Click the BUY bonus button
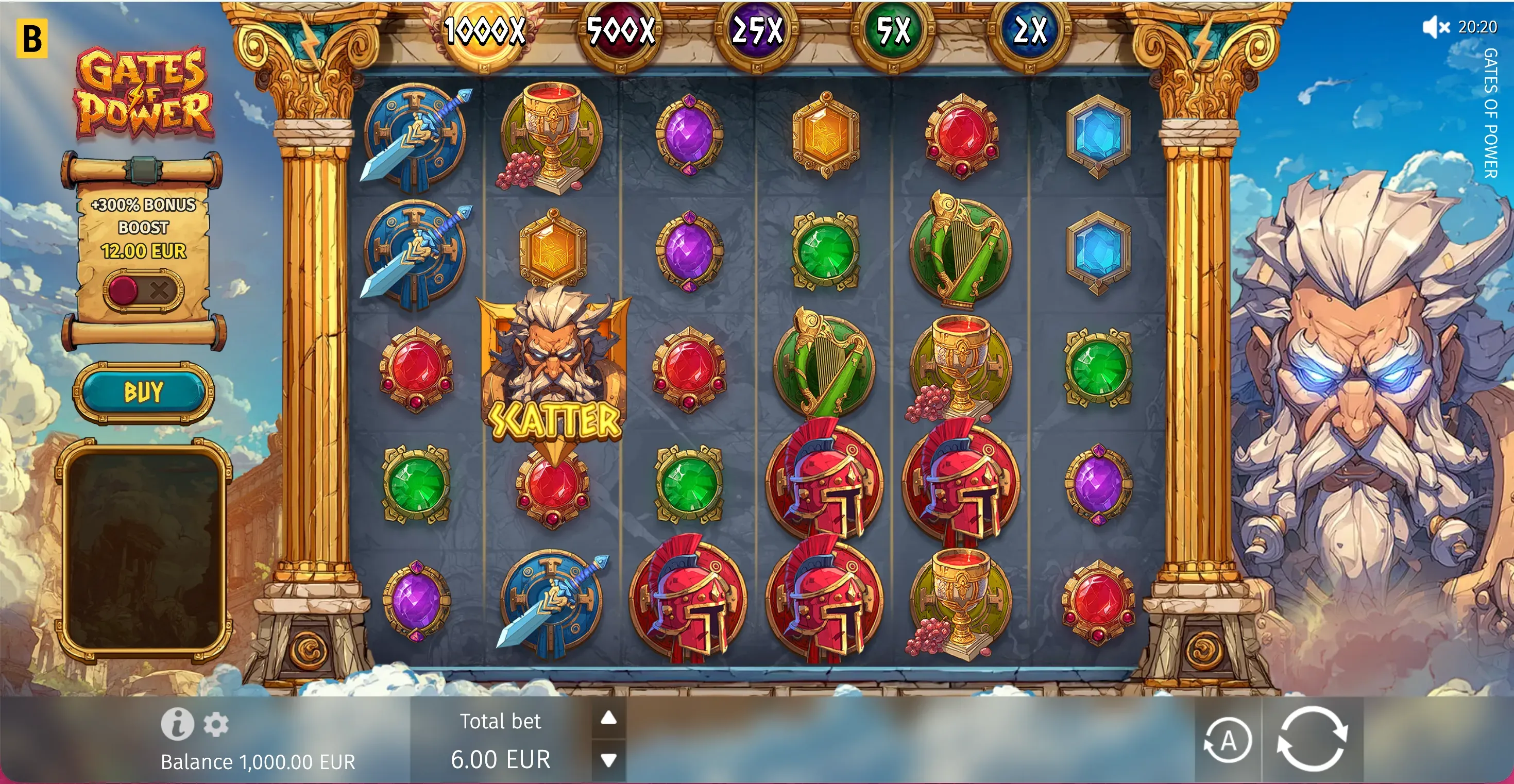The image size is (1514, 784). pos(143,392)
